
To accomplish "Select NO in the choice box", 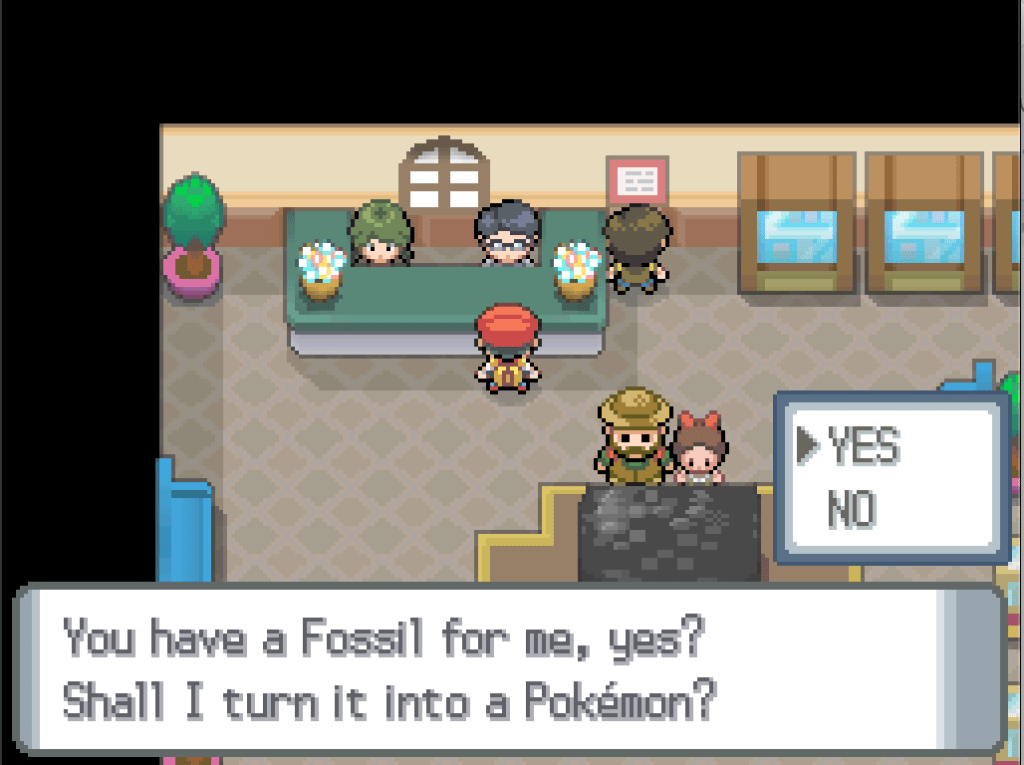I will pos(851,510).
